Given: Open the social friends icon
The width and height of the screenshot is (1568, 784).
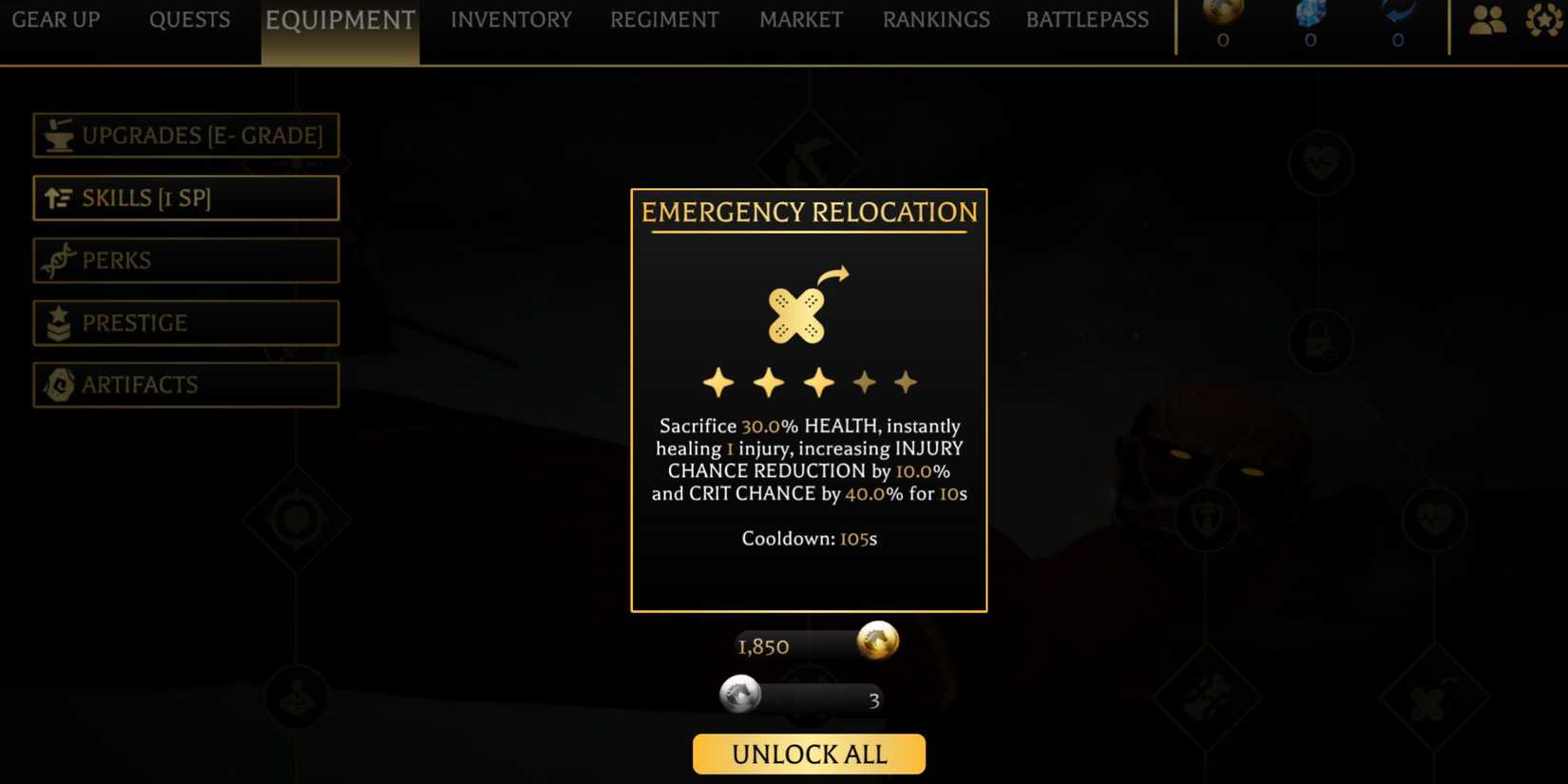Looking at the screenshot, I should coord(1487,17).
